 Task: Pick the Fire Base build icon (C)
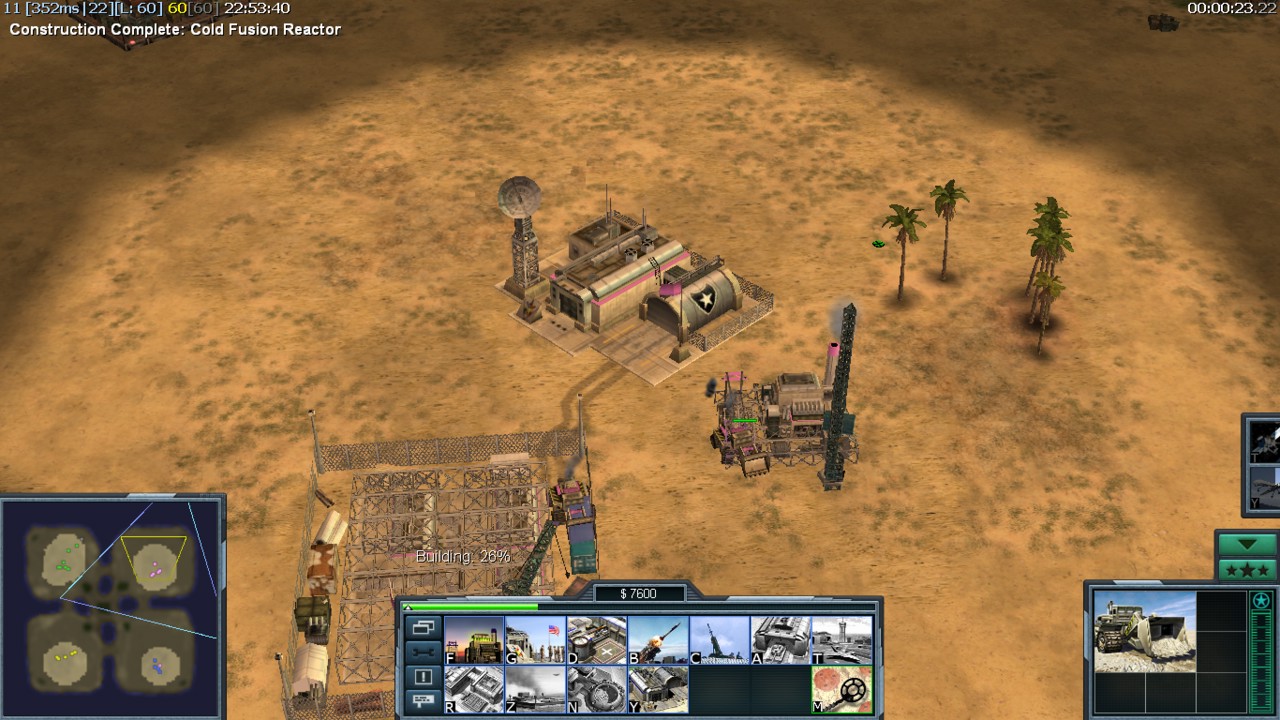(x=719, y=640)
